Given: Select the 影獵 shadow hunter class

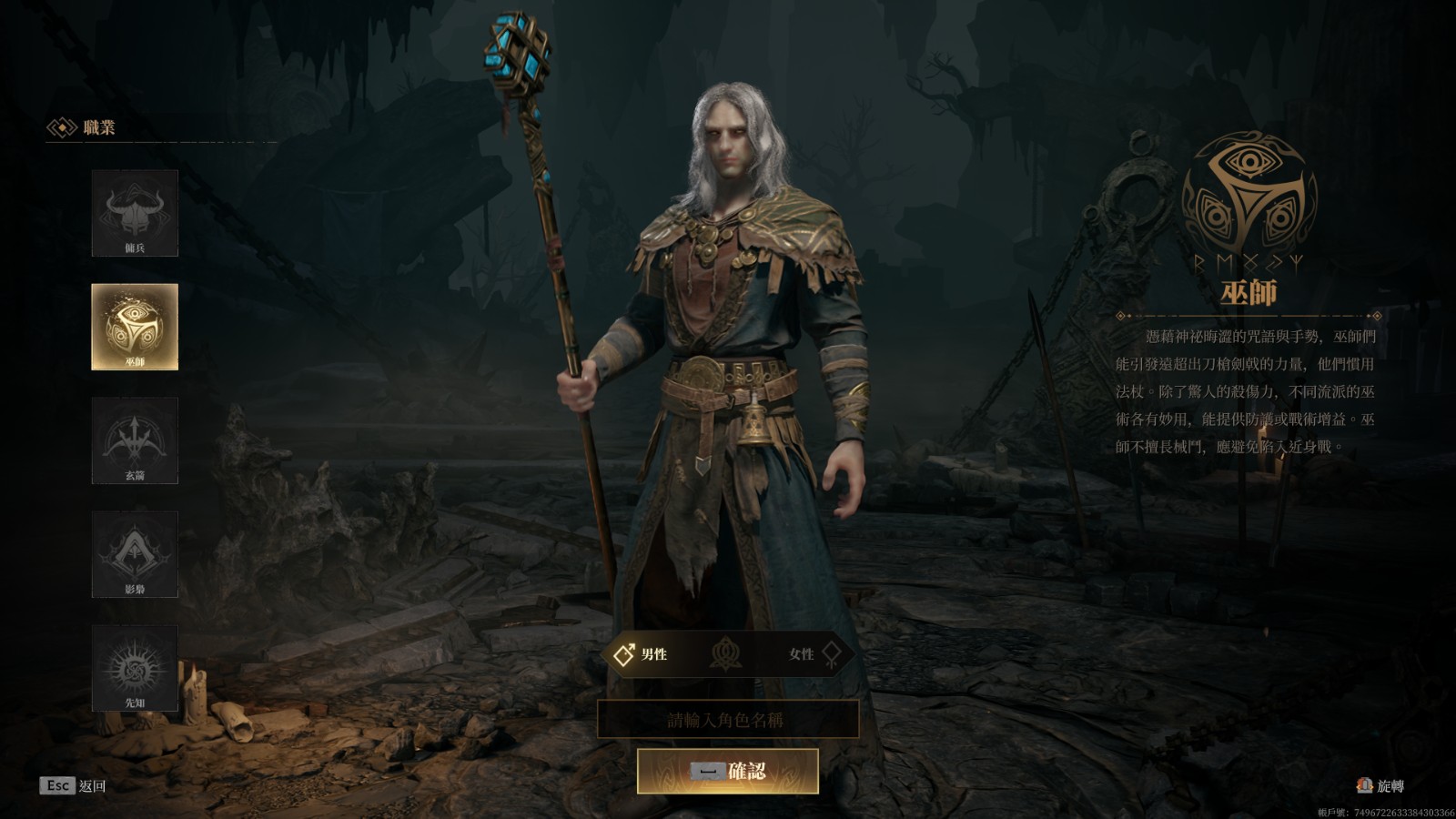Looking at the screenshot, I should [135, 554].
